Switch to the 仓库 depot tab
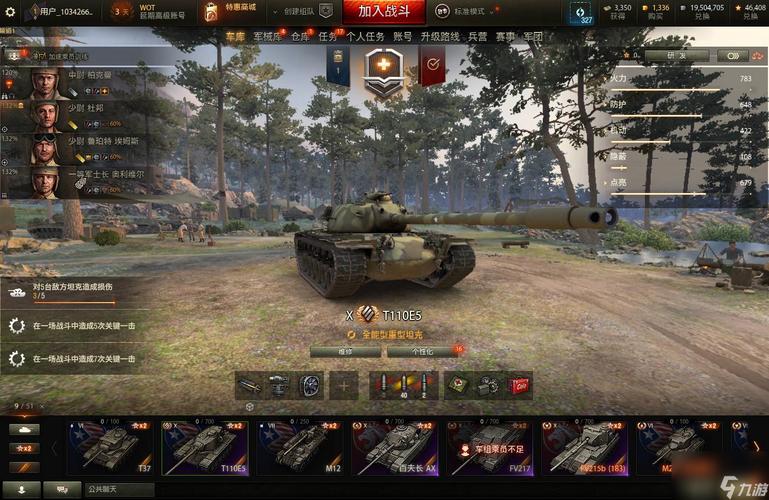 pyautogui.click(x=300, y=37)
